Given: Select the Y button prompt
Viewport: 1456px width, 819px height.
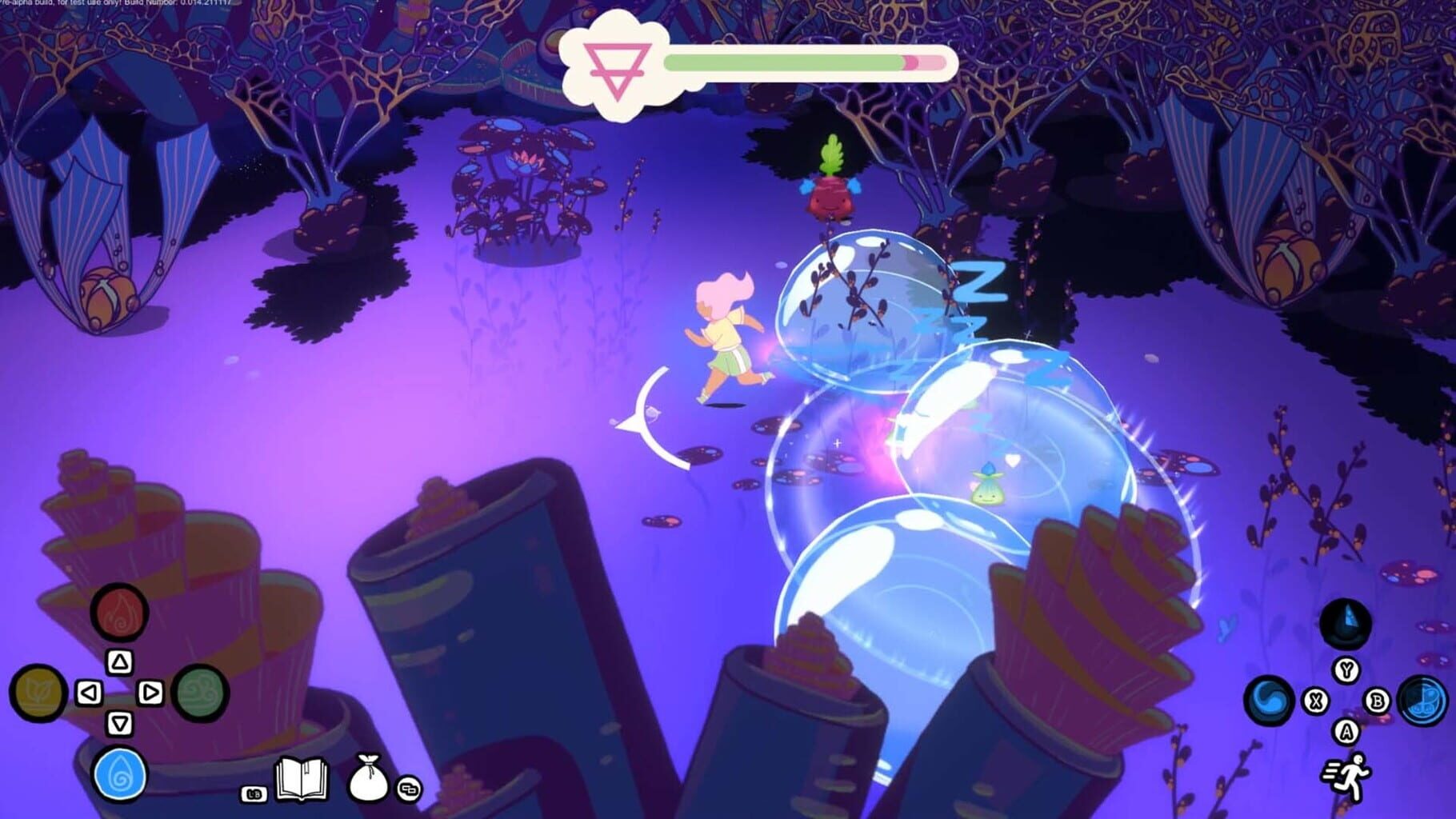Looking at the screenshot, I should 1347,670.
